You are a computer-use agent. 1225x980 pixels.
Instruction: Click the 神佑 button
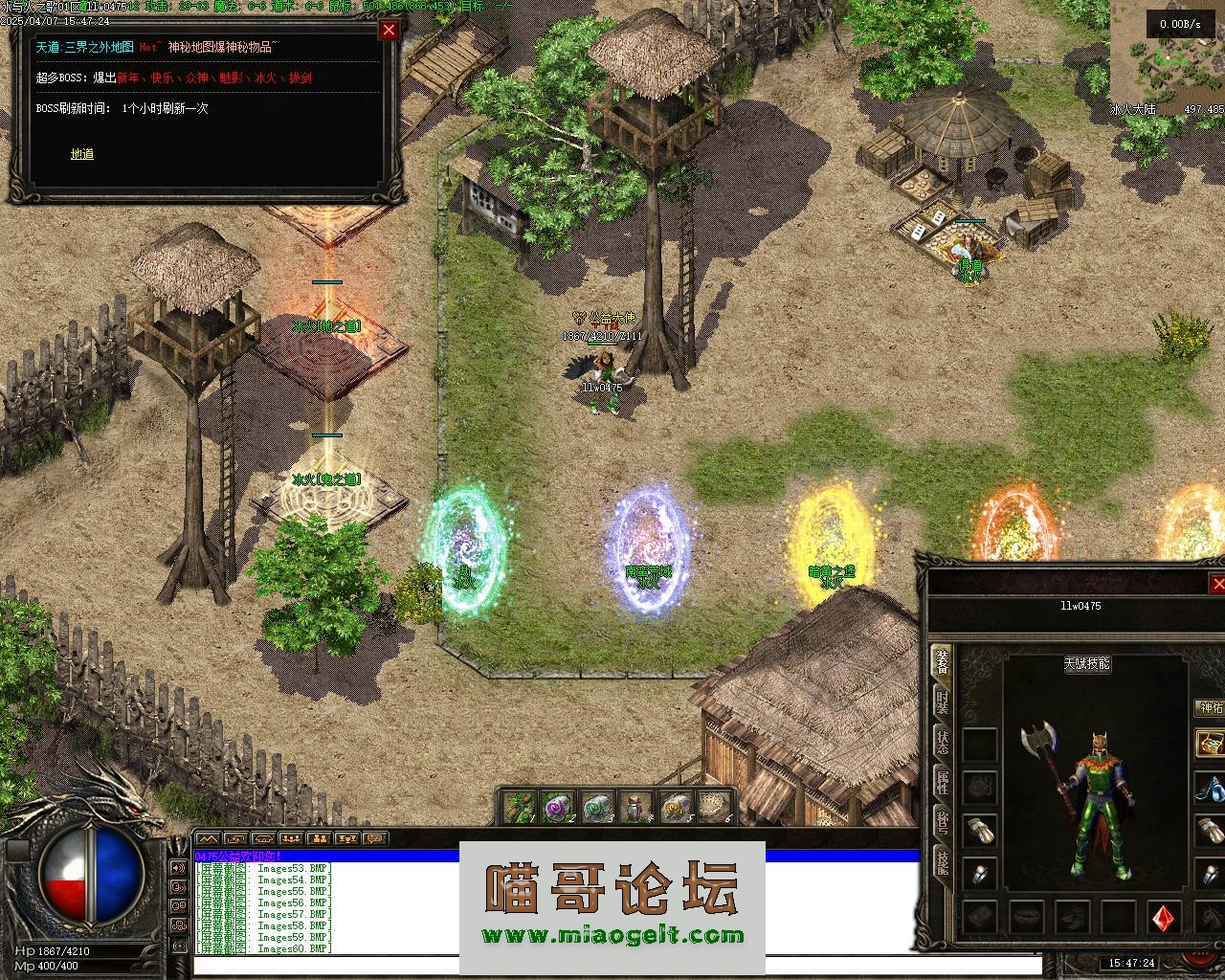tap(1211, 708)
